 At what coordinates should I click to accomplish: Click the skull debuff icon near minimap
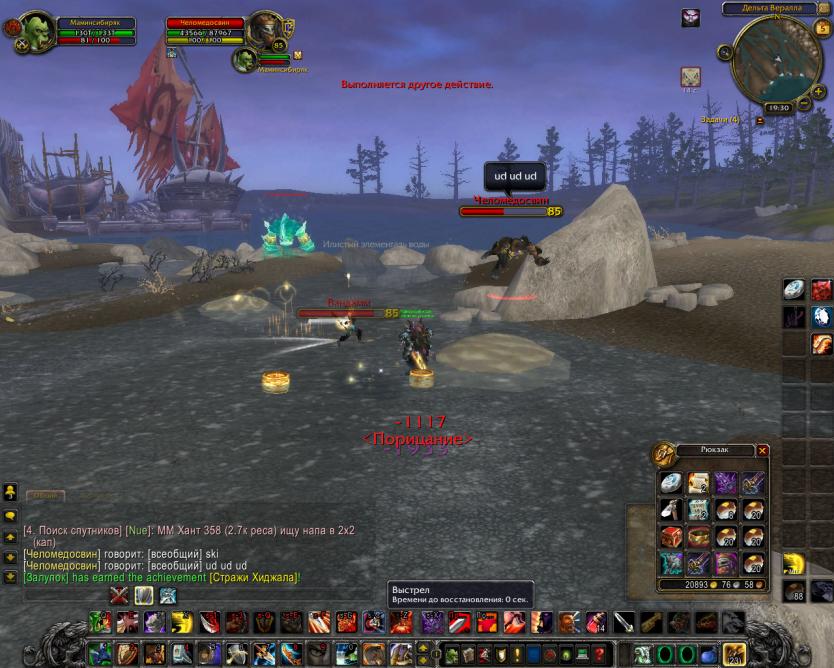click(x=690, y=18)
